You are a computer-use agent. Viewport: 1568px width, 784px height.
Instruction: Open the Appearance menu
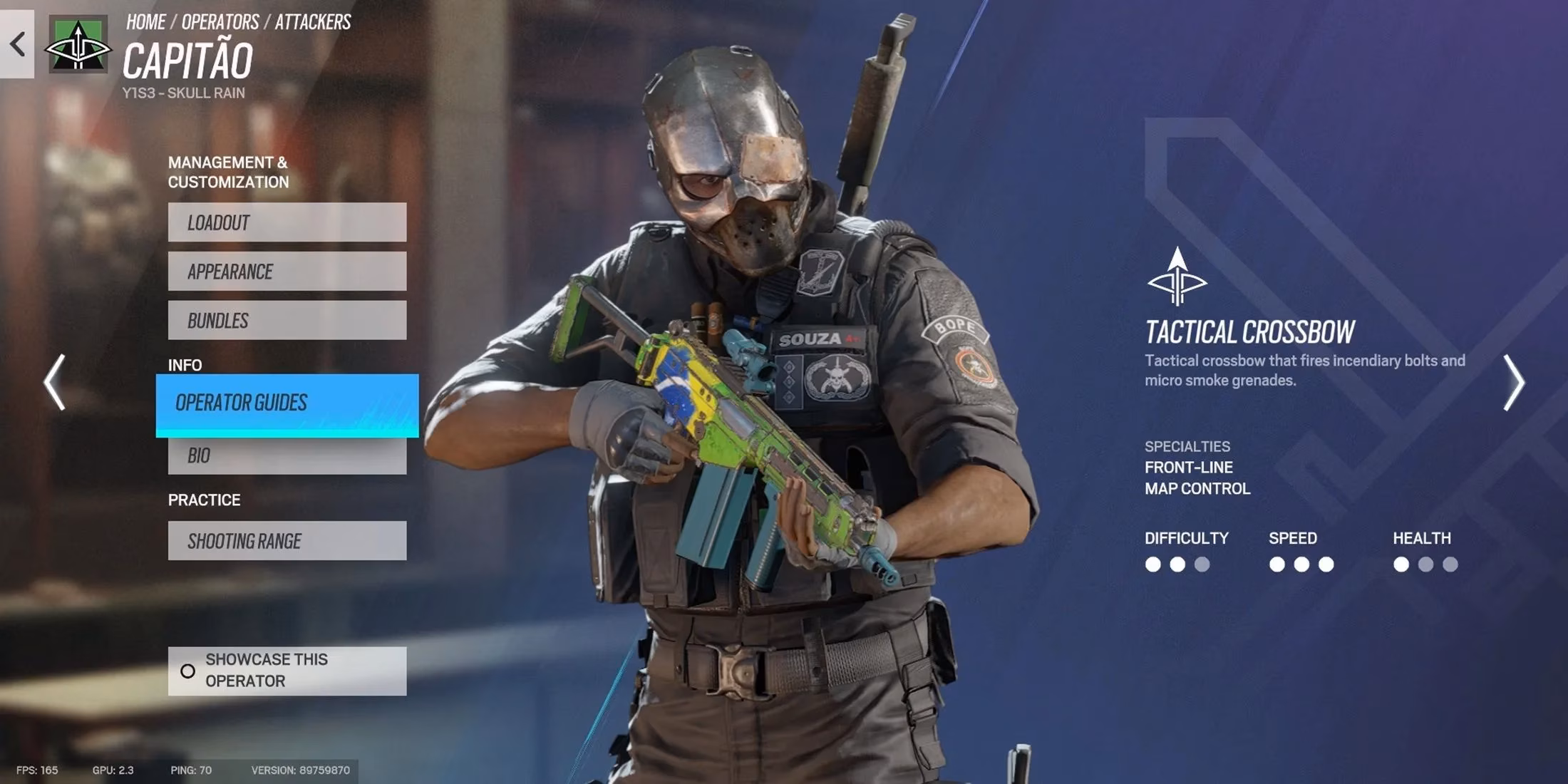pyautogui.click(x=287, y=272)
